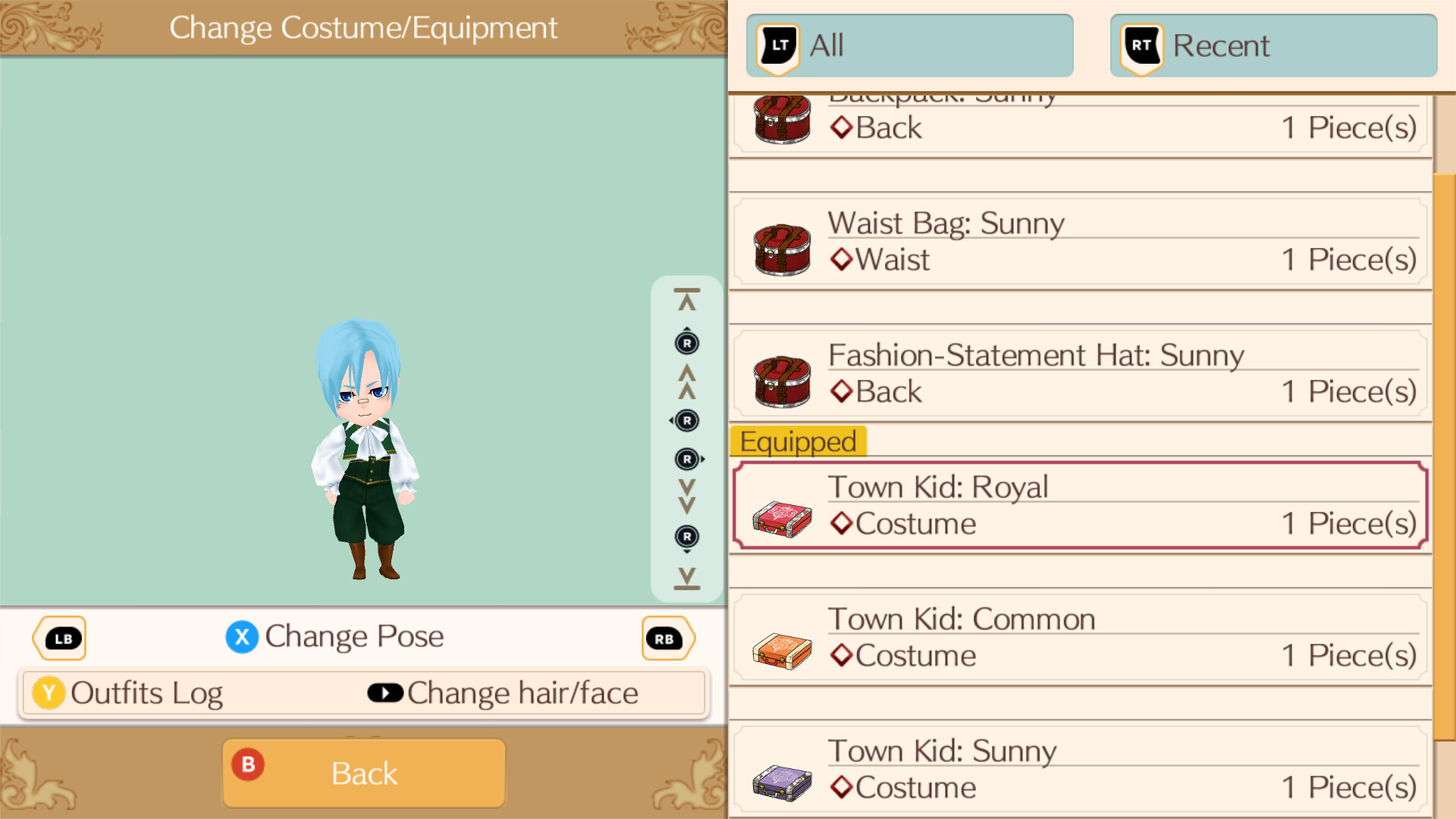The image size is (1456, 819).
Task: Click the X button icon next to Change Pose
Action: [242, 637]
